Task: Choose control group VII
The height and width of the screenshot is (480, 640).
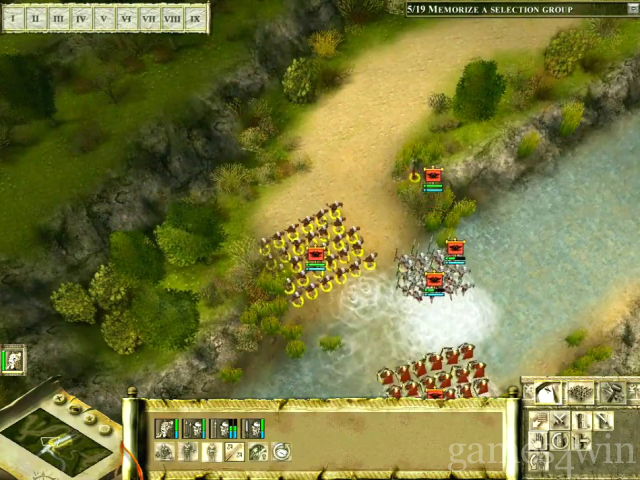Action: point(149,18)
